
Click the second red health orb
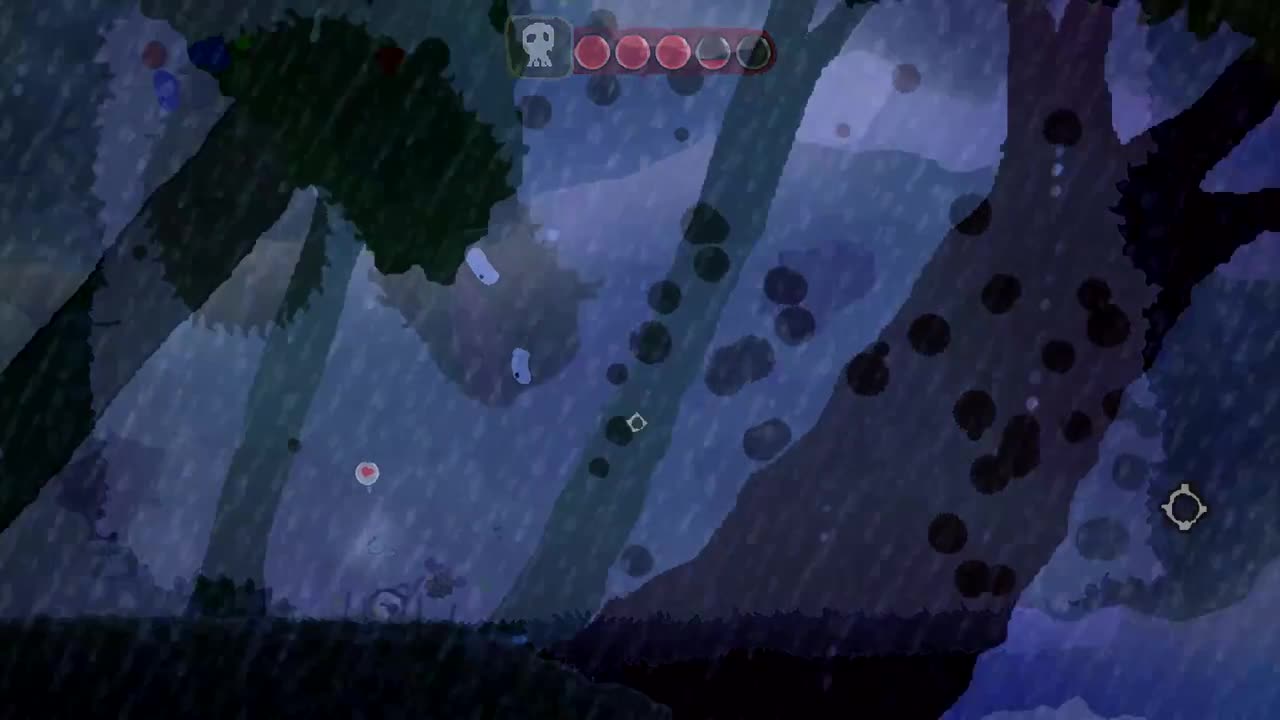[x=632, y=52]
